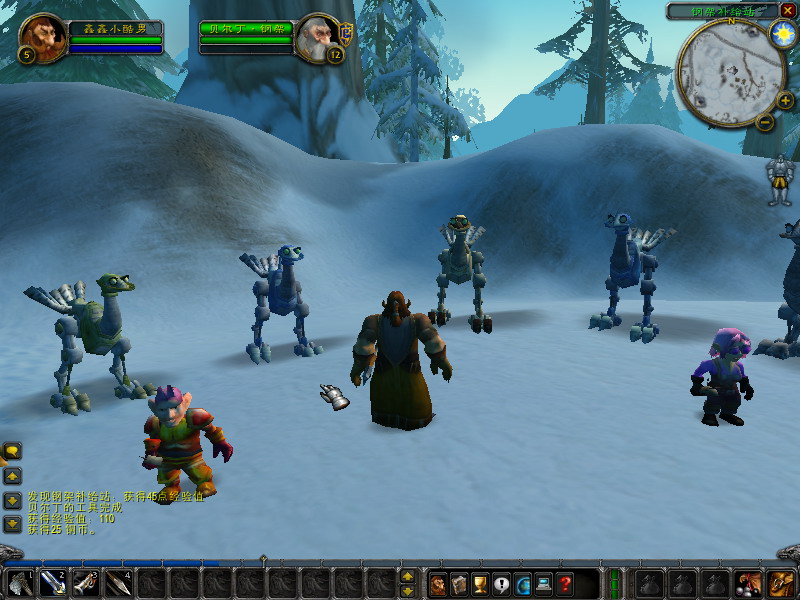Open the Socials speech bubble button
Screen dimensions: 800x600
(501, 584)
